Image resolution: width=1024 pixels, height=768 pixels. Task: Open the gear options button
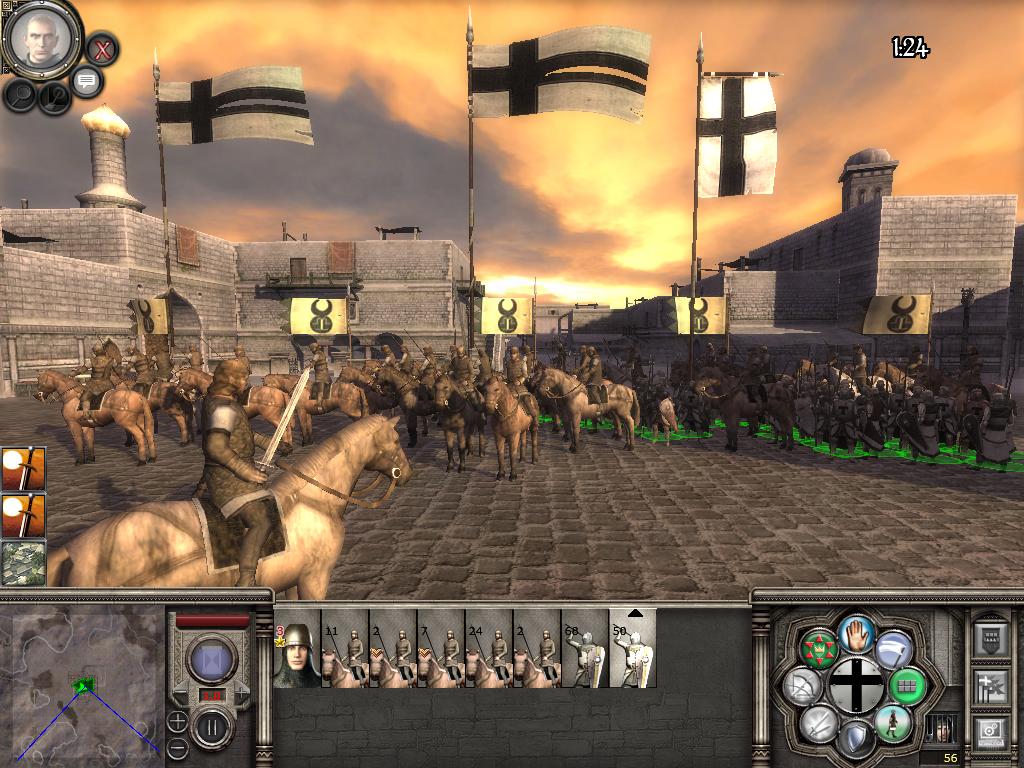[x=991, y=733]
